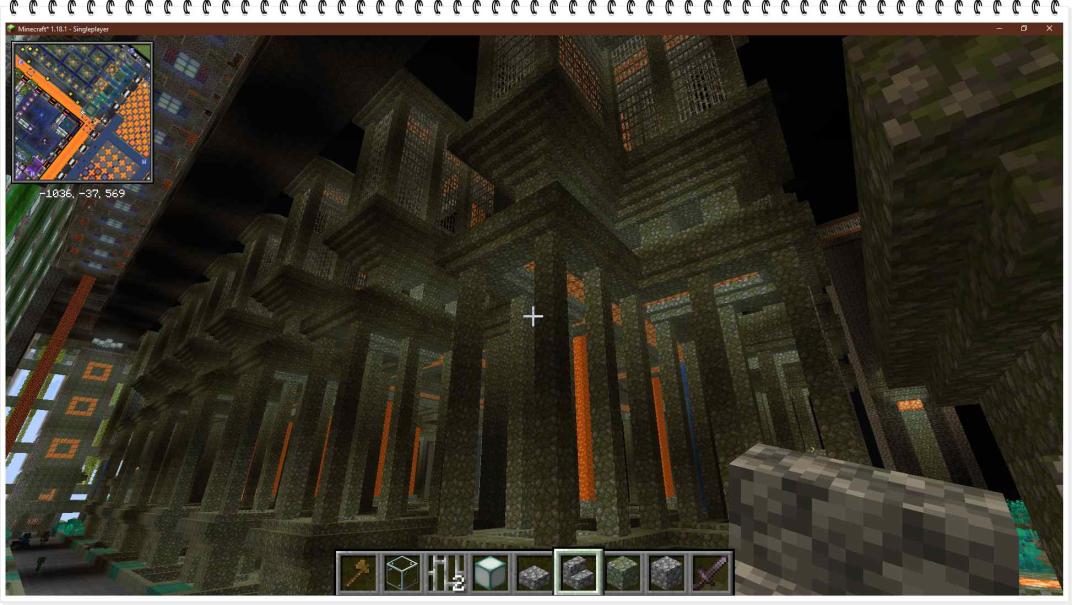Image resolution: width=1072 pixels, height=605 pixels.
Task: Restore down the Minecraft window
Action: 1023,29
